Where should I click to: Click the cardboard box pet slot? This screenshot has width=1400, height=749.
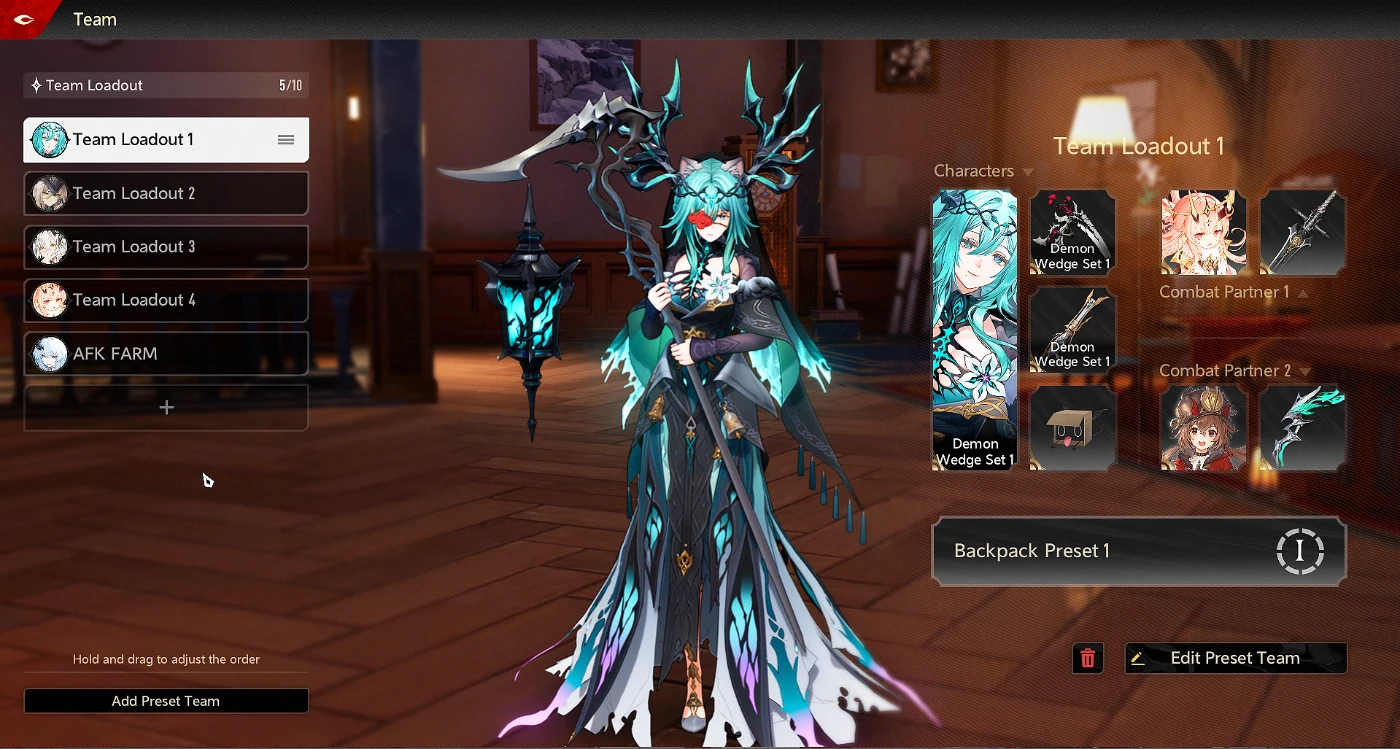tap(1072, 428)
